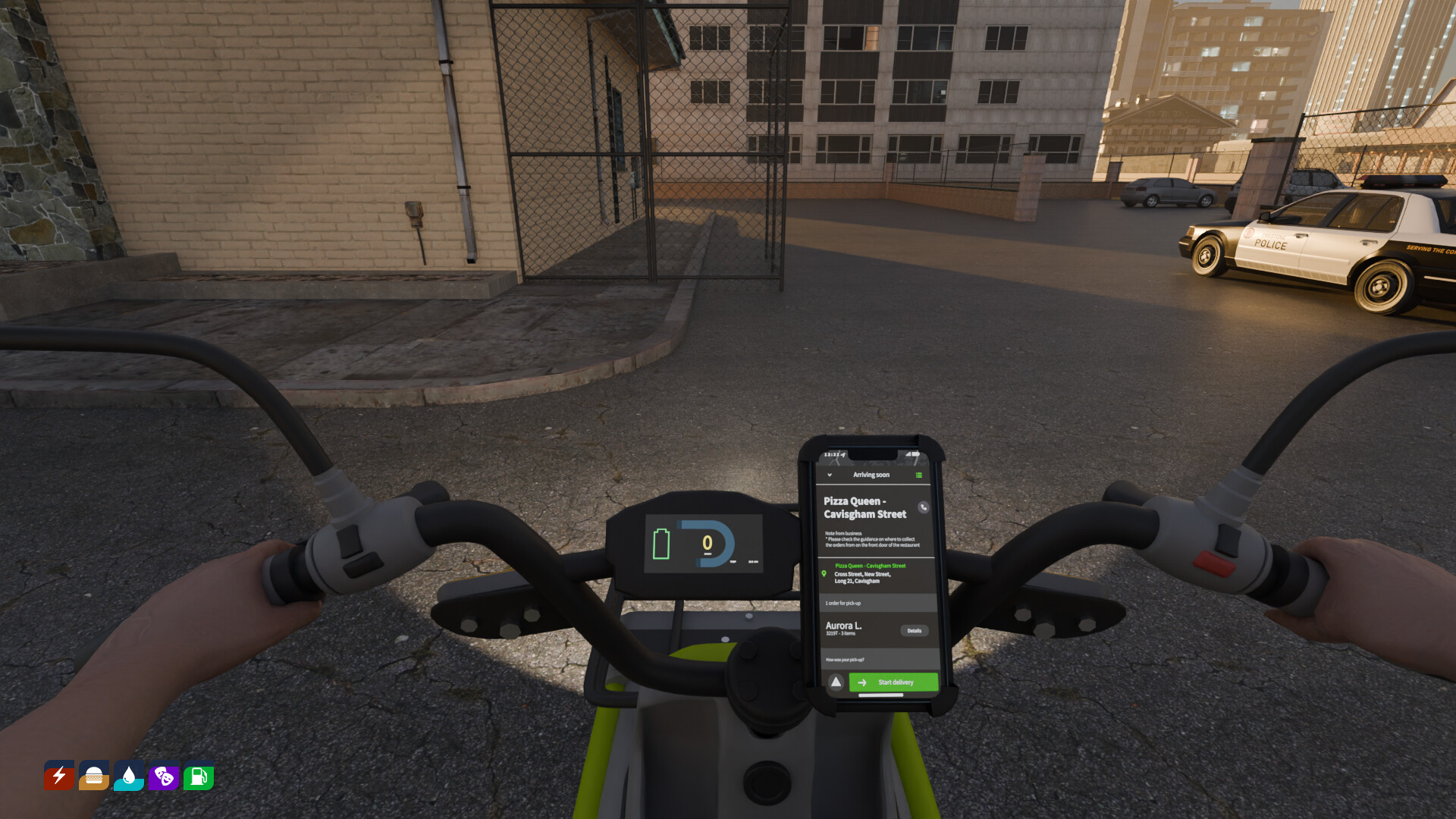
Task: Click the warning triangle next to Start delivery
Action: (x=836, y=682)
